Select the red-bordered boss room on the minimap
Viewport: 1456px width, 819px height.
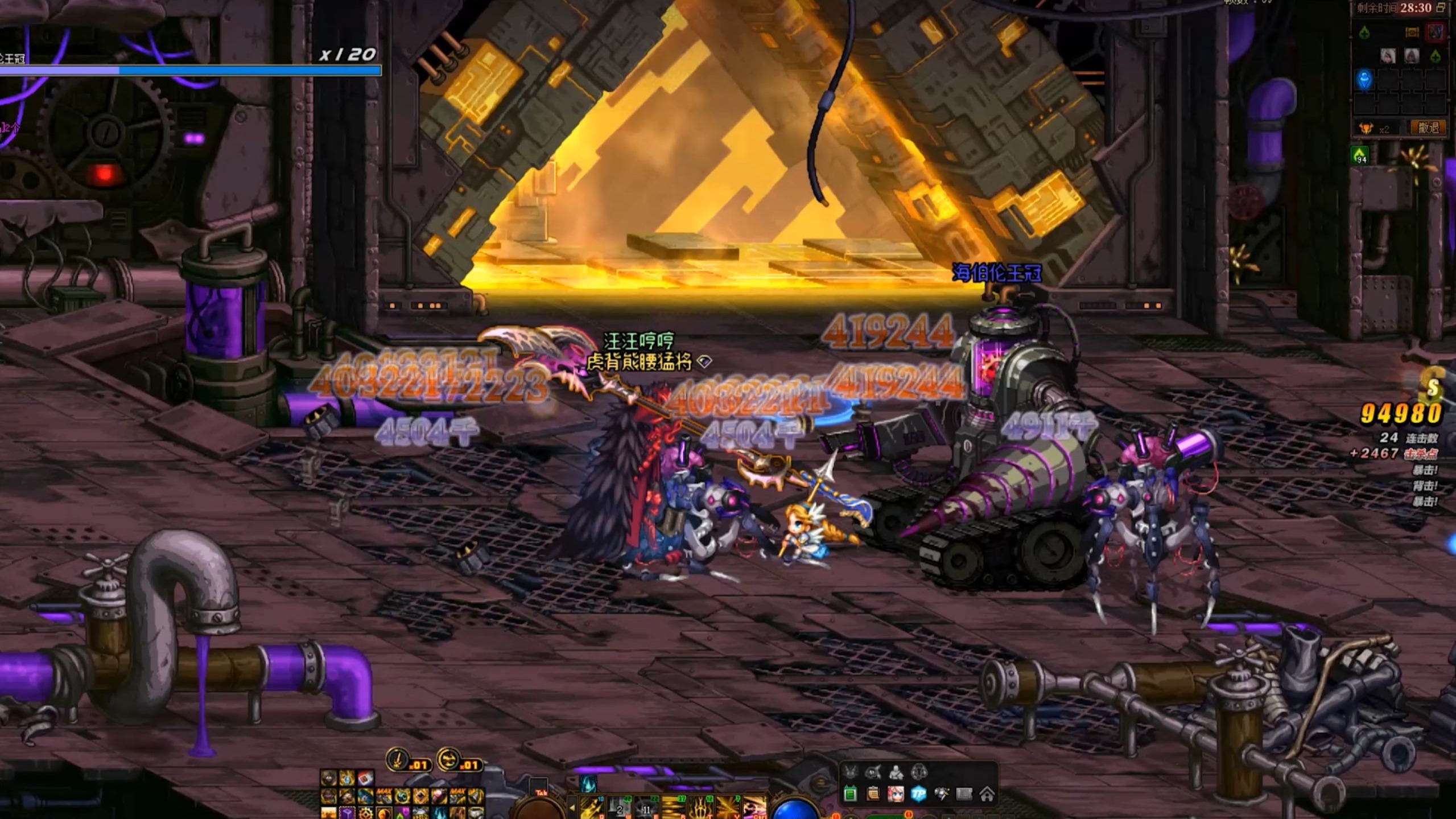click(x=1436, y=32)
